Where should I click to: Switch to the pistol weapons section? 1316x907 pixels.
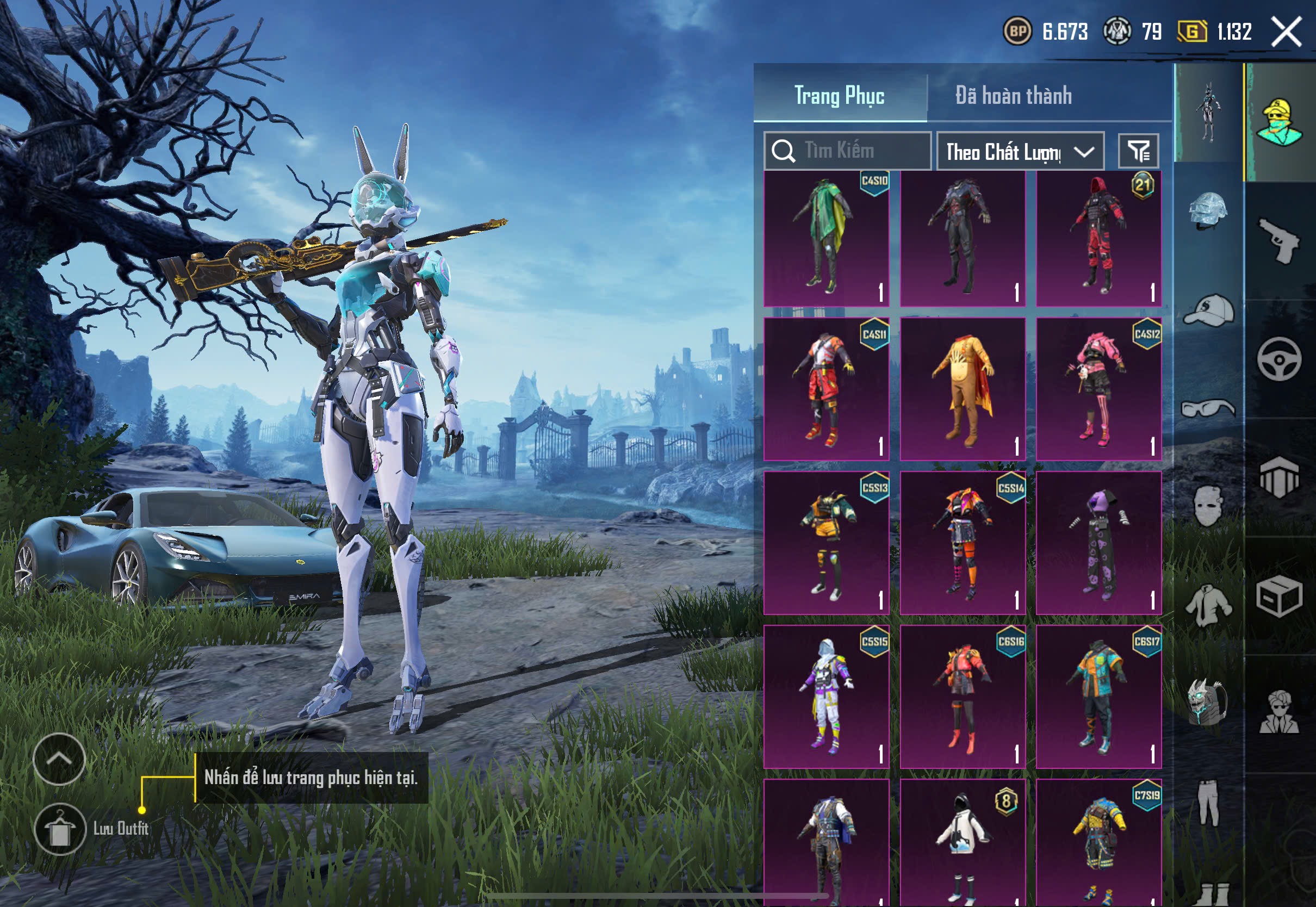coord(1280,240)
